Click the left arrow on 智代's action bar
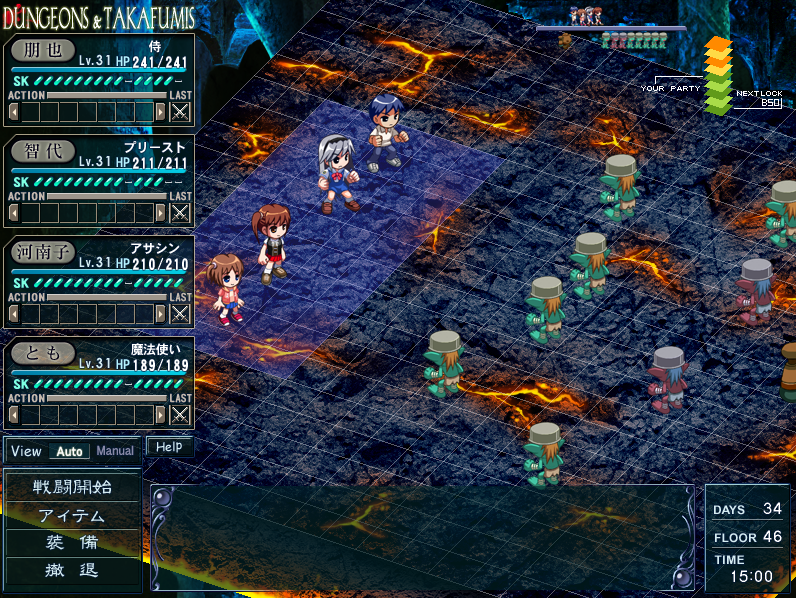Viewport: 796px width, 598px height. pyautogui.click(x=13, y=212)
